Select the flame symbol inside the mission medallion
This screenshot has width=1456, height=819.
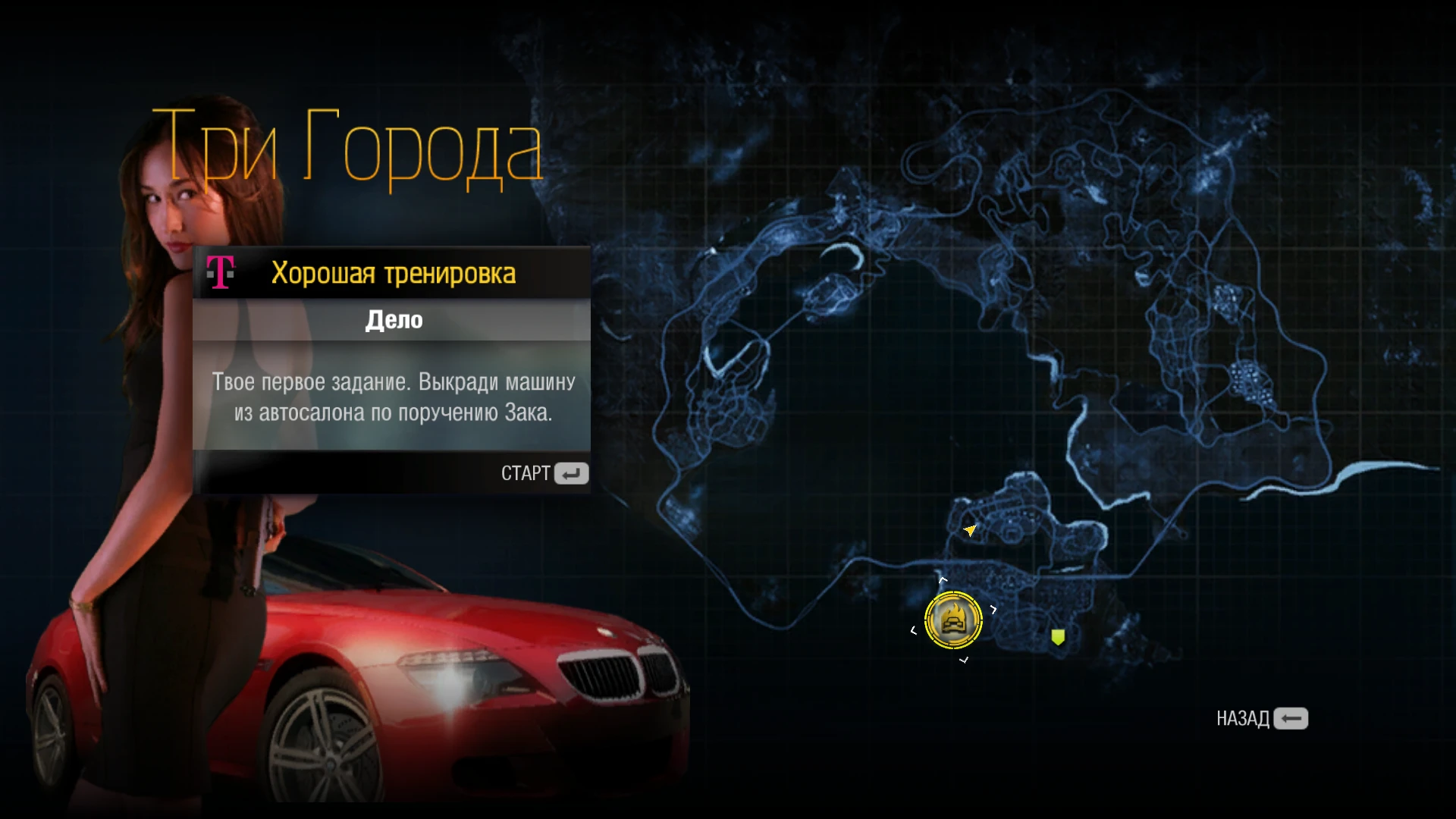(954, 610)
